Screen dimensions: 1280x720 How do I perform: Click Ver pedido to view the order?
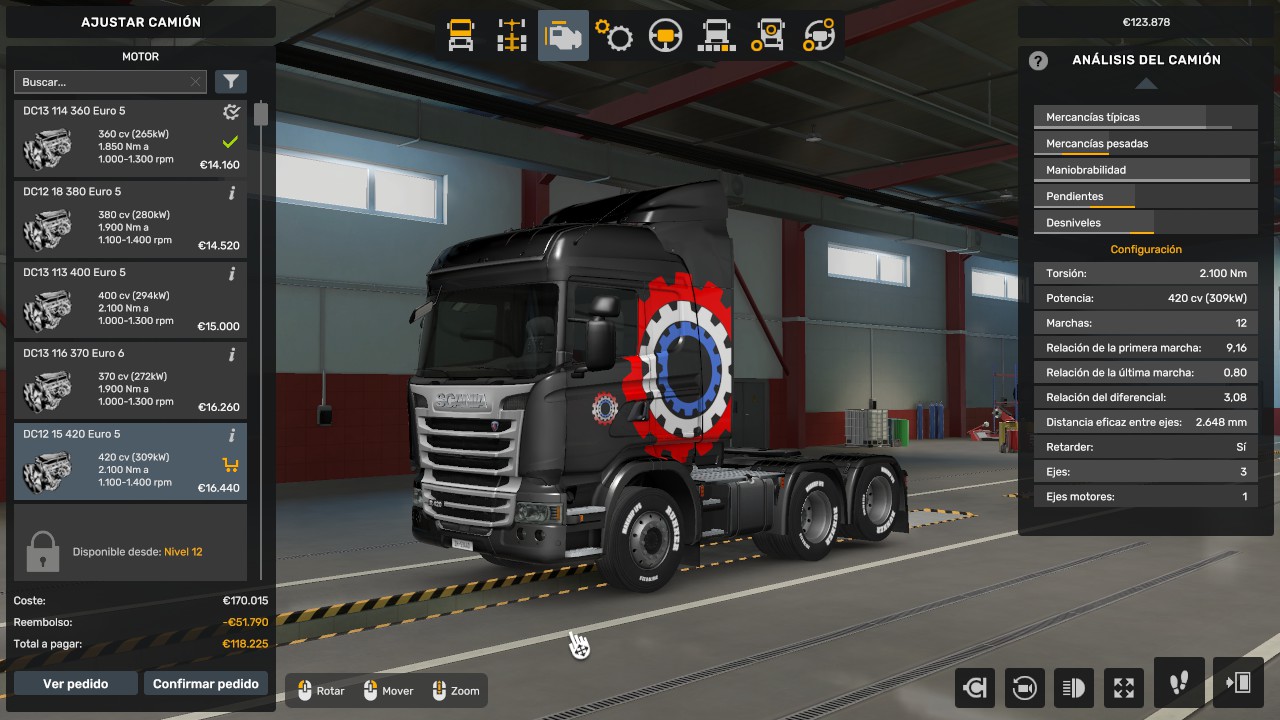coord(75,684)
